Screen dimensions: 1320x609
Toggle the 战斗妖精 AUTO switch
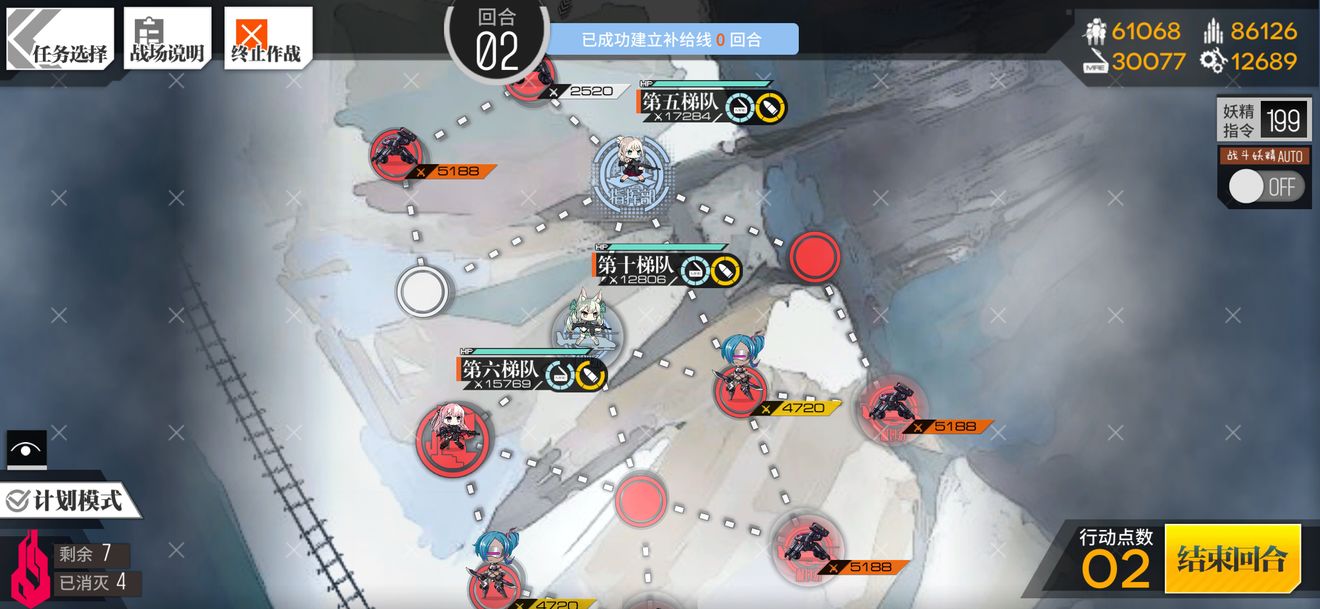pyautogui.click(x=1266, y=186)
